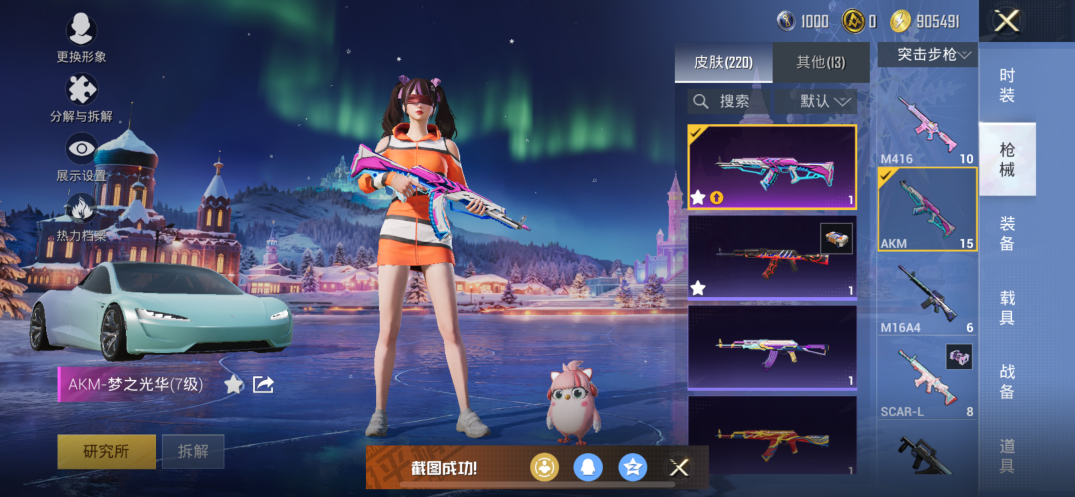
Task: Switch to the 载具 vehicles category
Action: 1007,307
